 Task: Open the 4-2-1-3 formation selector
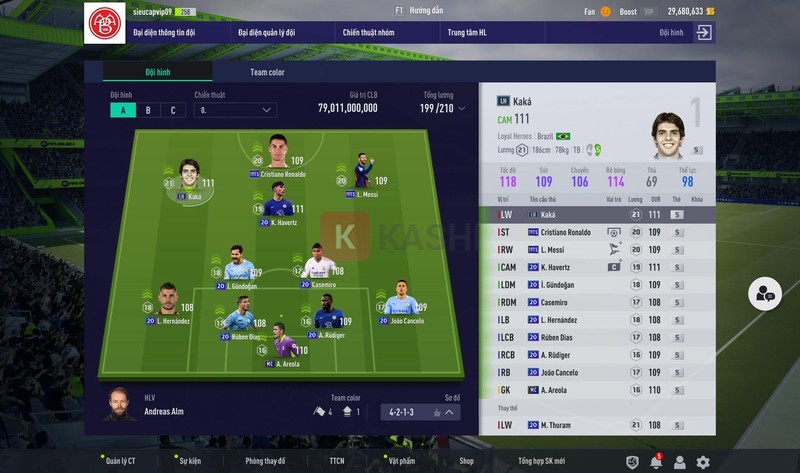pyautogui.click(x=420, y=411)
